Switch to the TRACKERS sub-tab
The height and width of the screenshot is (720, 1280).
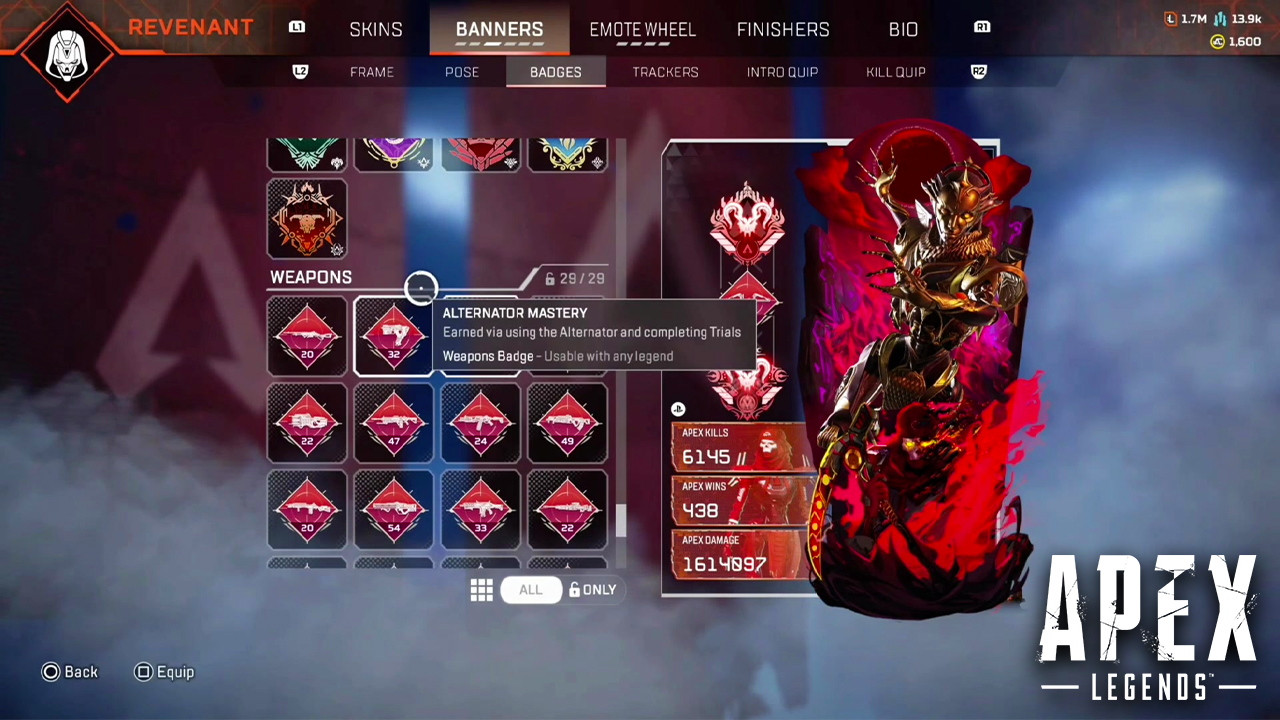664,71
